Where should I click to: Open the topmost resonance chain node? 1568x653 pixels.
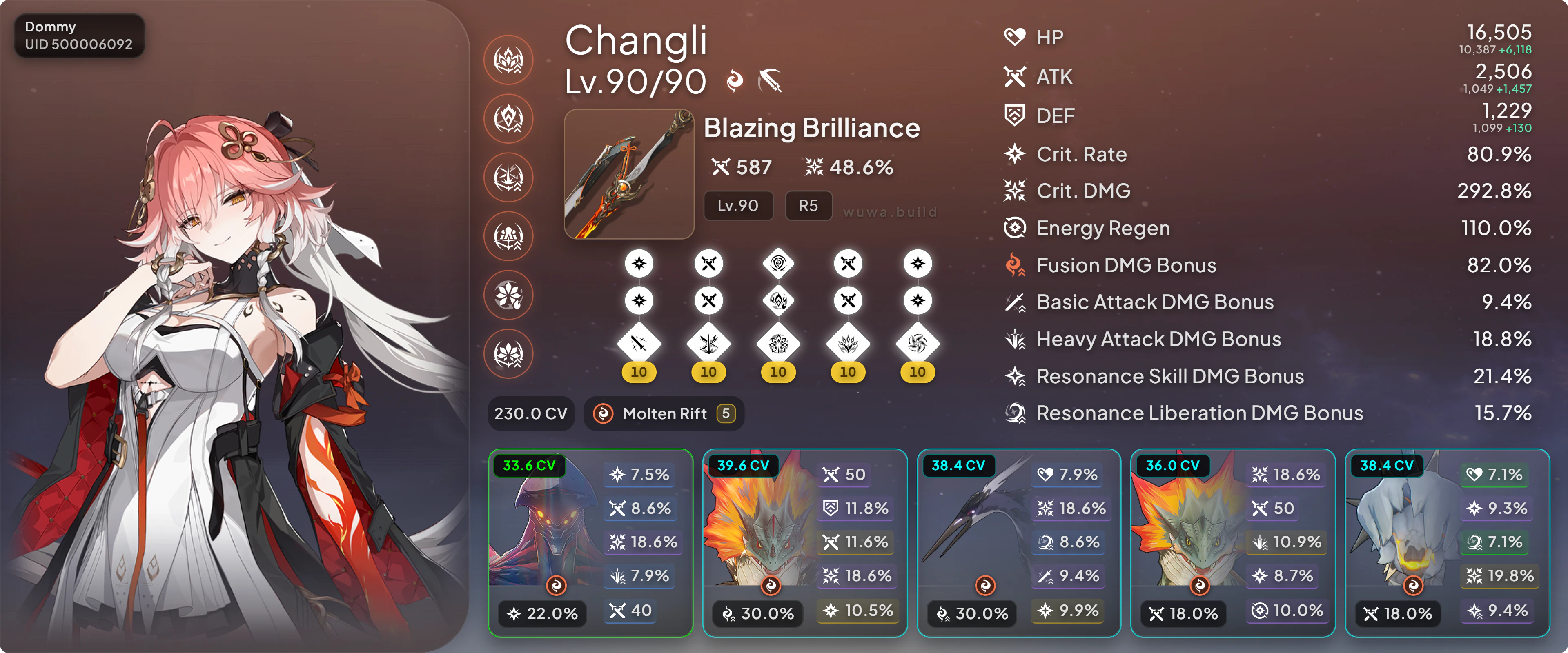508,60
